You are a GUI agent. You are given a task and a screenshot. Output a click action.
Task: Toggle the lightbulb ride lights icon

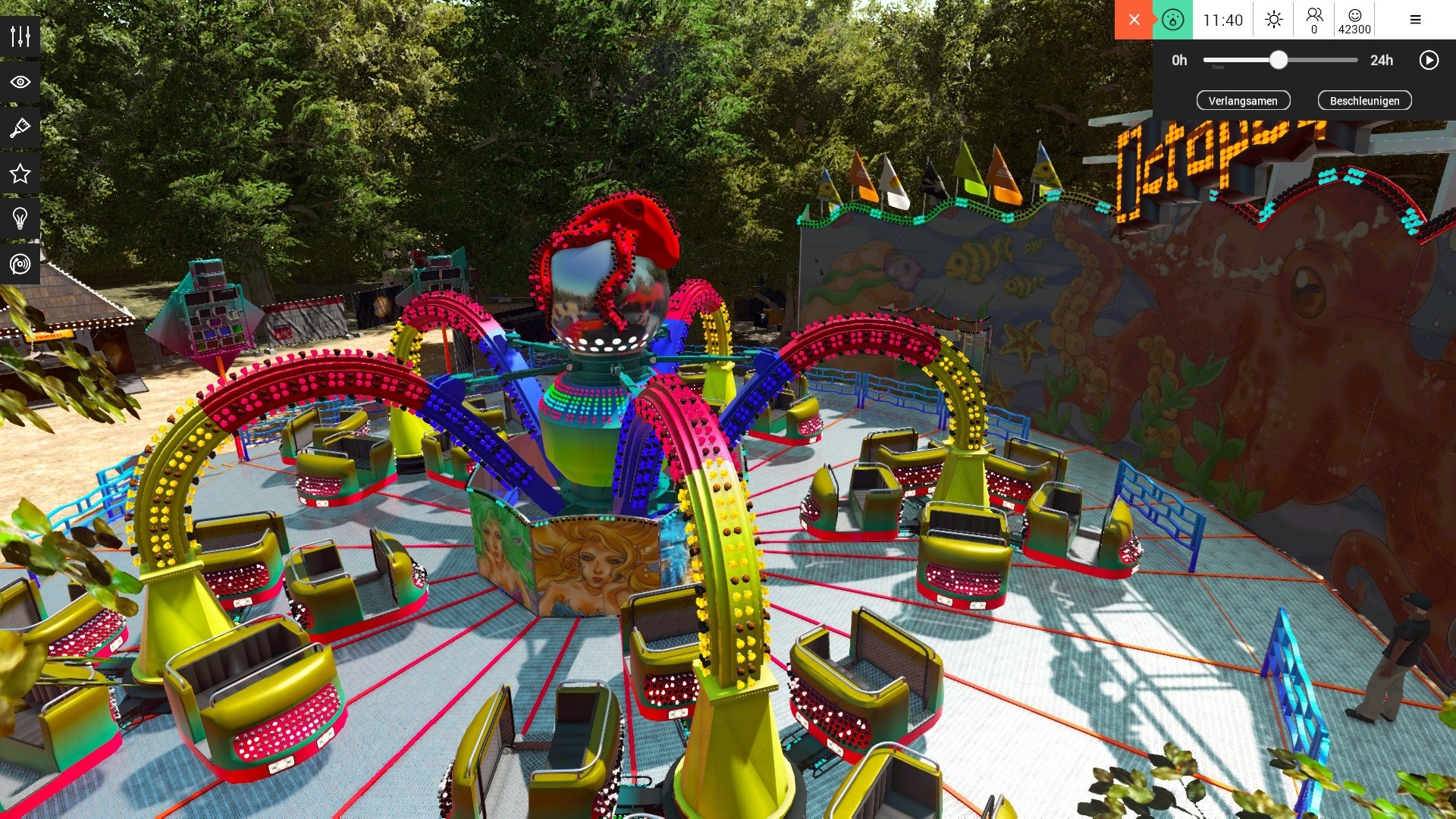point(20,219)
